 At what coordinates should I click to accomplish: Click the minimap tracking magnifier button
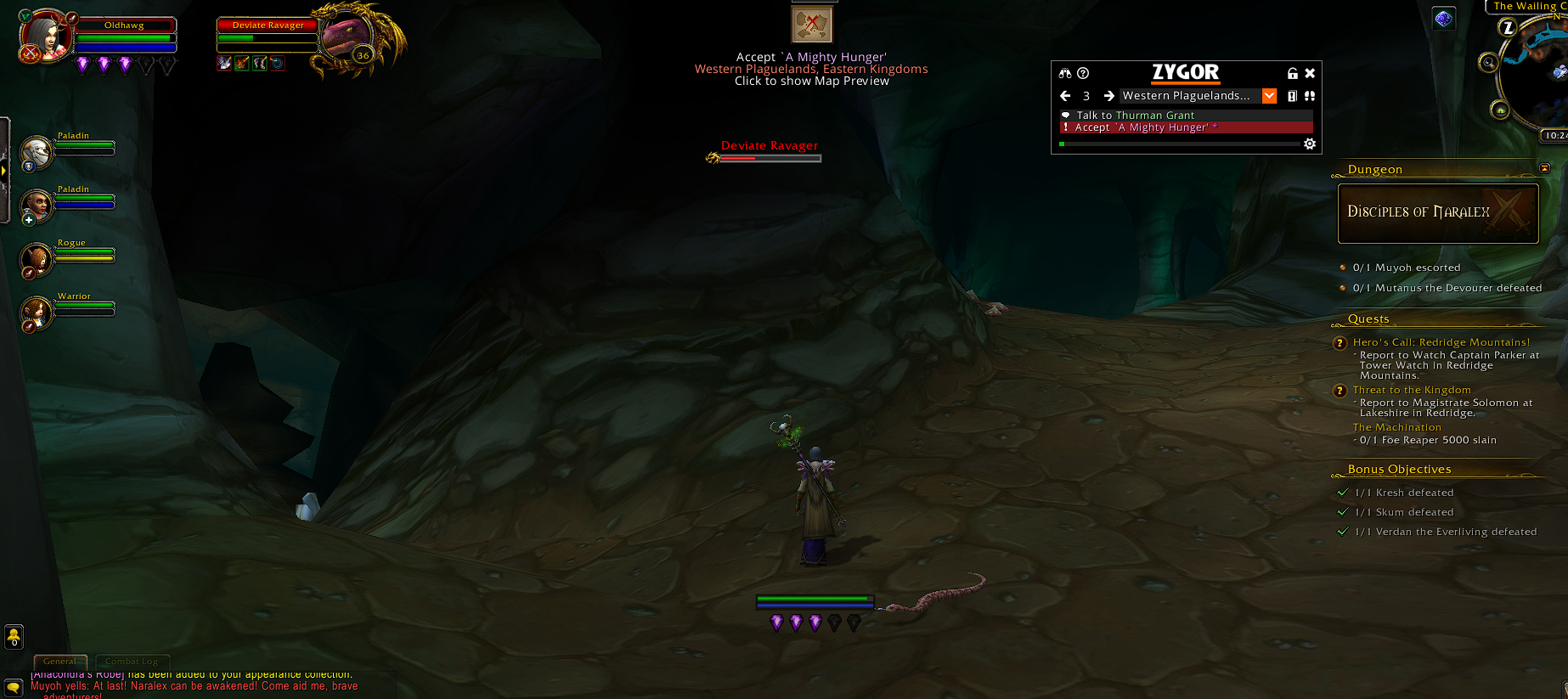coord(1487,63)
